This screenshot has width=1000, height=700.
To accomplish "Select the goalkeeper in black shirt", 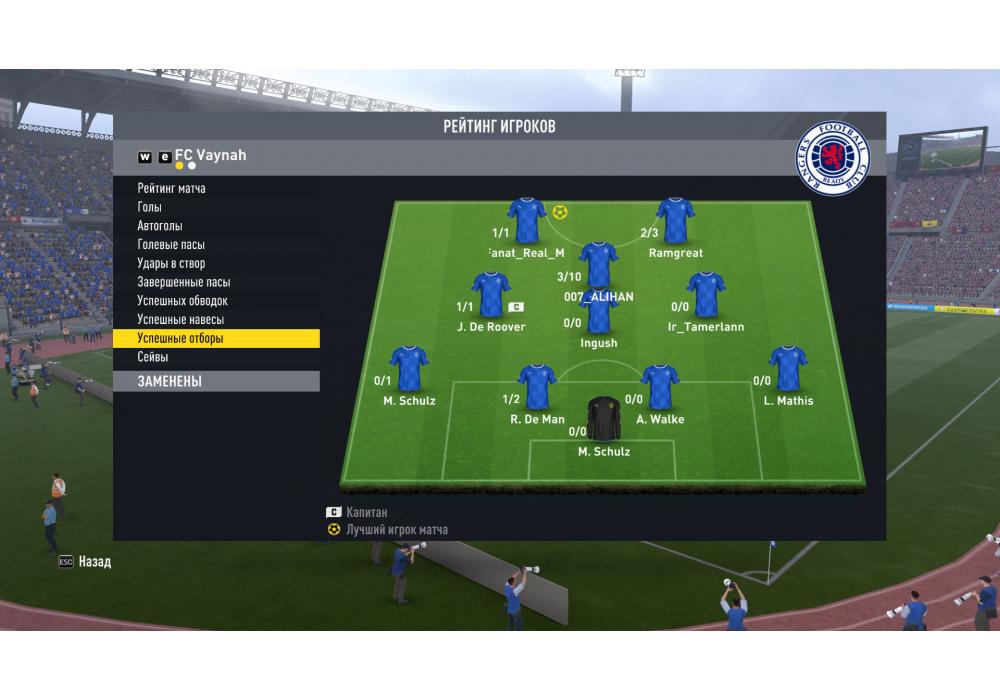I will coord(604,418).
